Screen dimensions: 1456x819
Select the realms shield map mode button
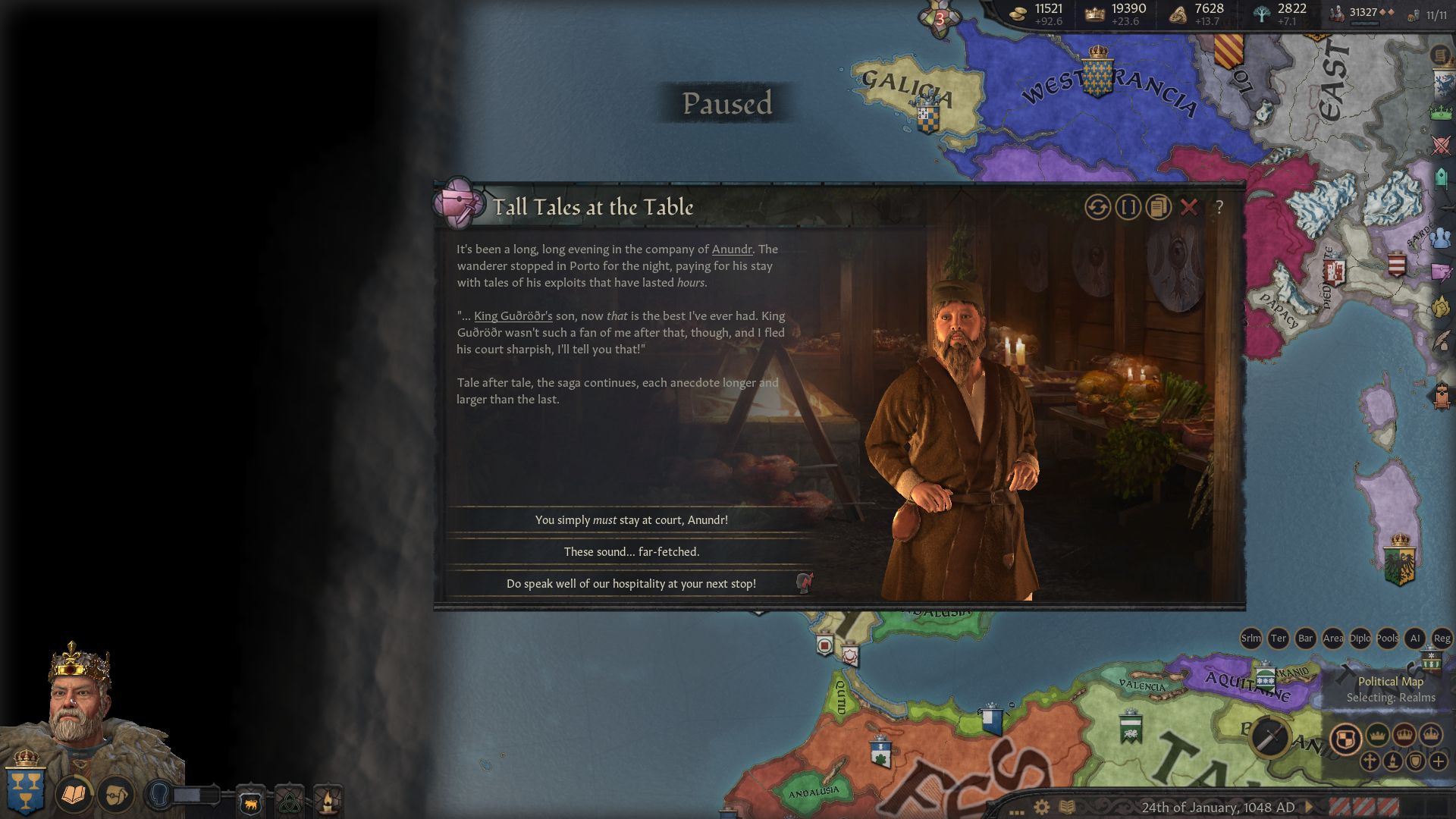point(1346,739)
